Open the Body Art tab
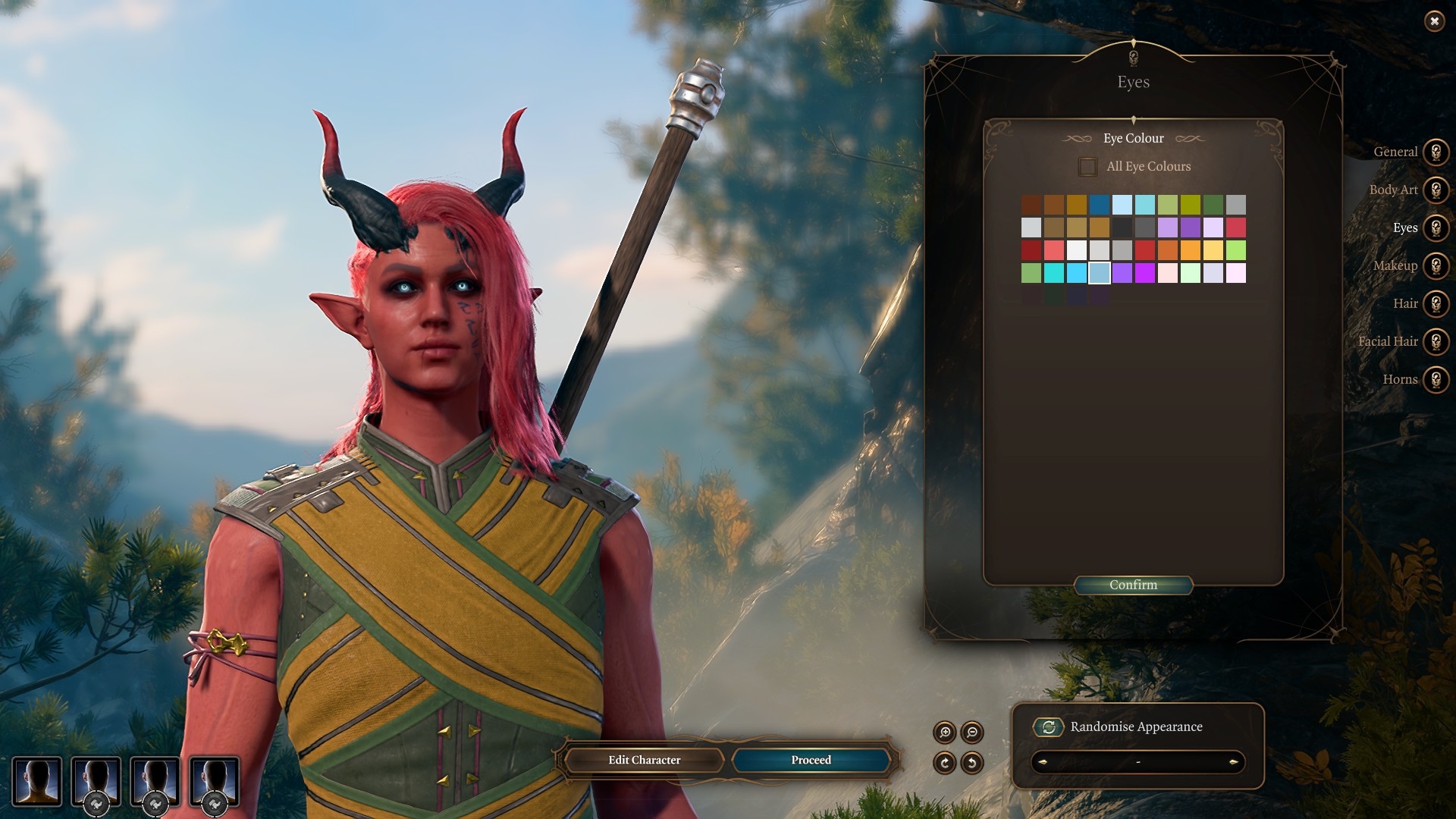 pos(1435,190)
